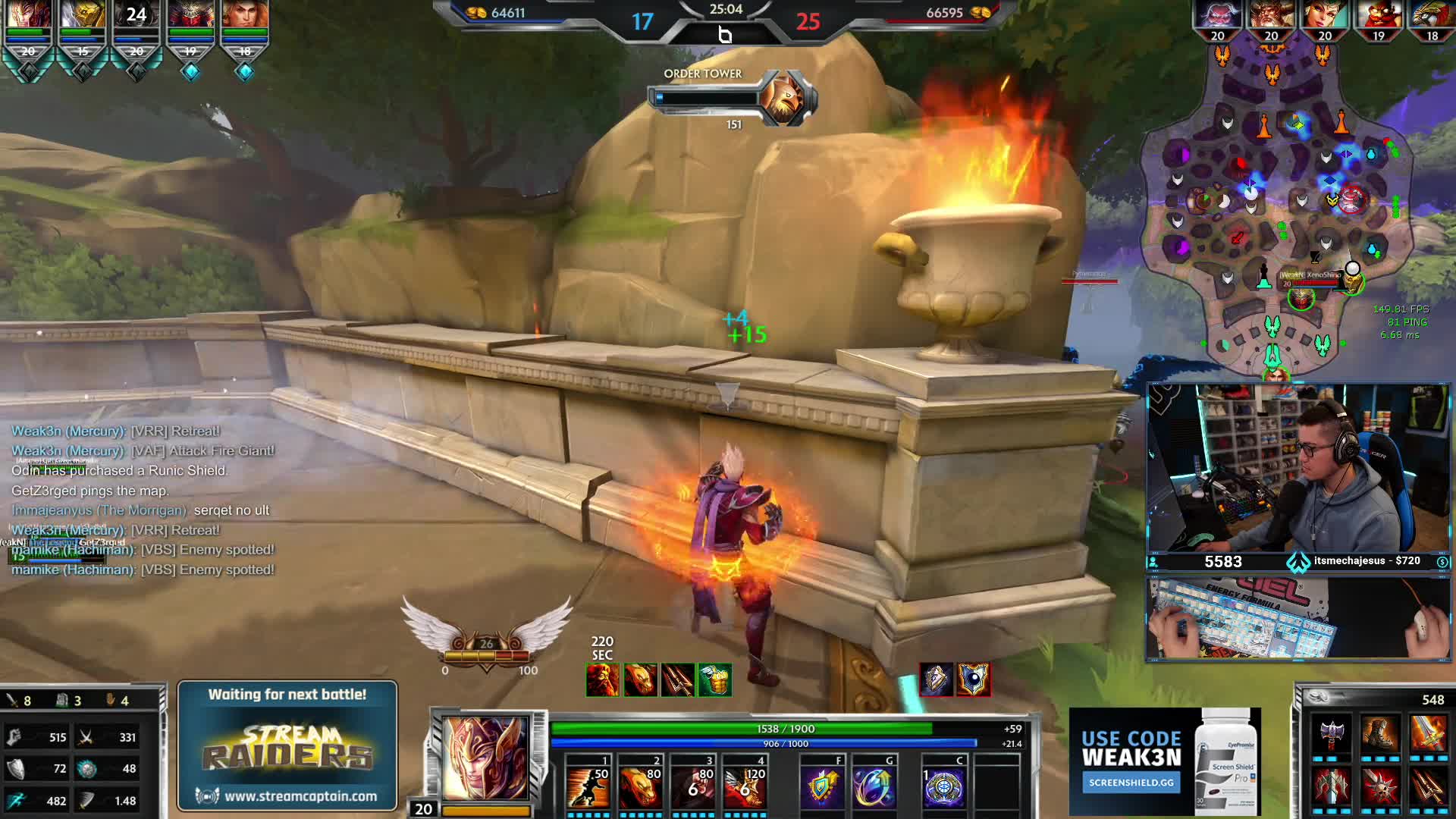Select the slot 3 ability on cooldown
Screen dimensions: 1456x819
click(x=694, y=786)
